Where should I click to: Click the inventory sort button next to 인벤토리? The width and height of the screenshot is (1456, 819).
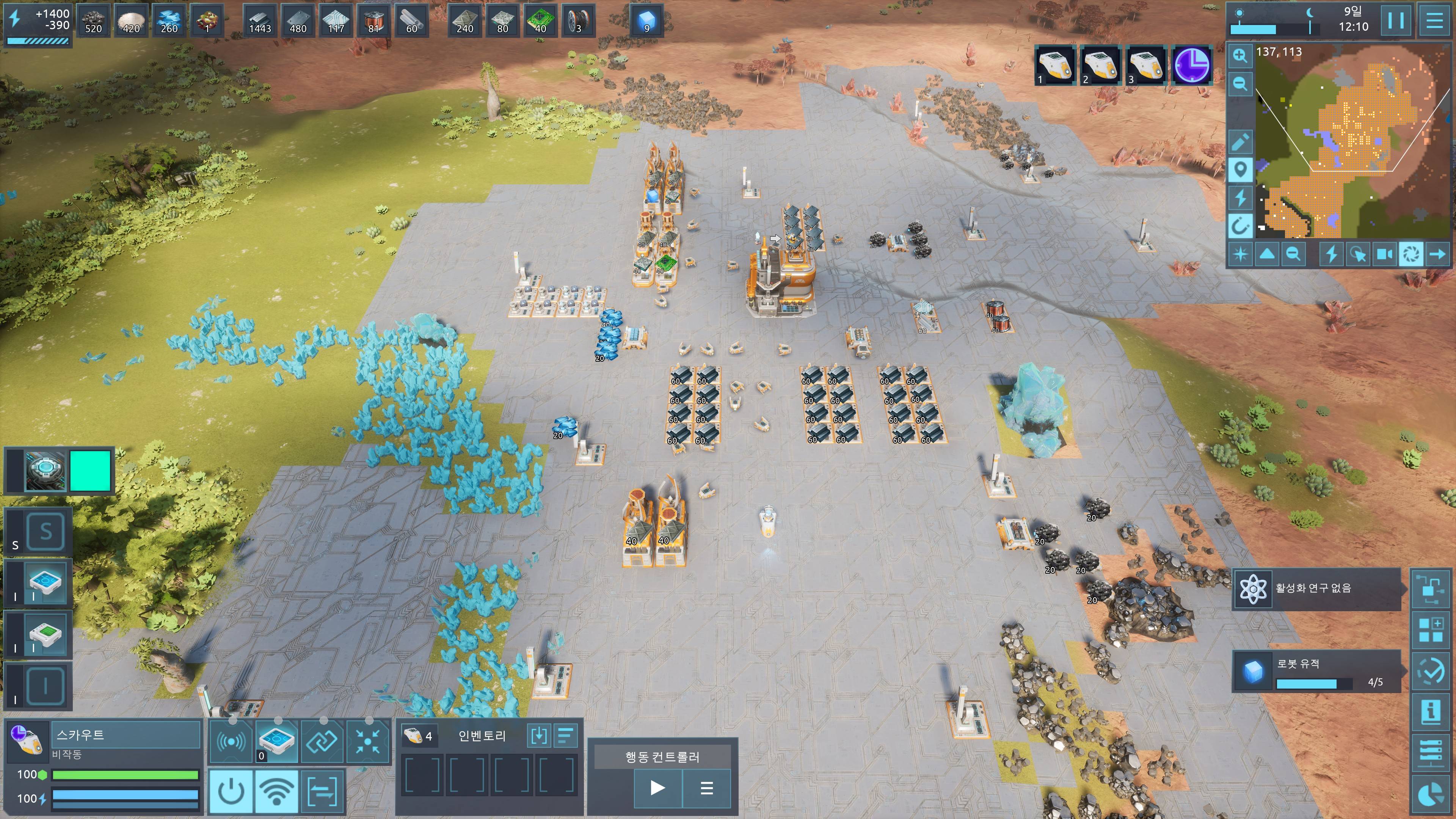[565, 735]
